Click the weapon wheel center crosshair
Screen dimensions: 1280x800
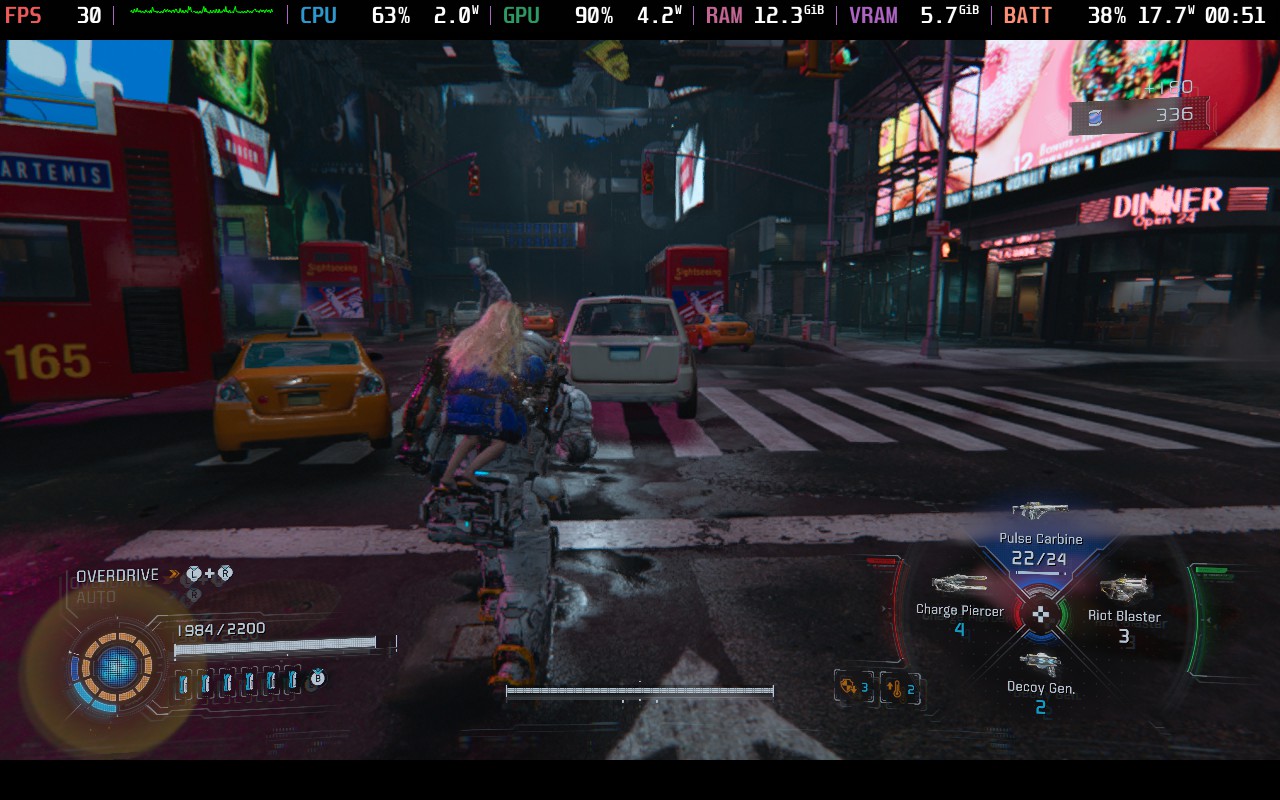(1041, 614)
